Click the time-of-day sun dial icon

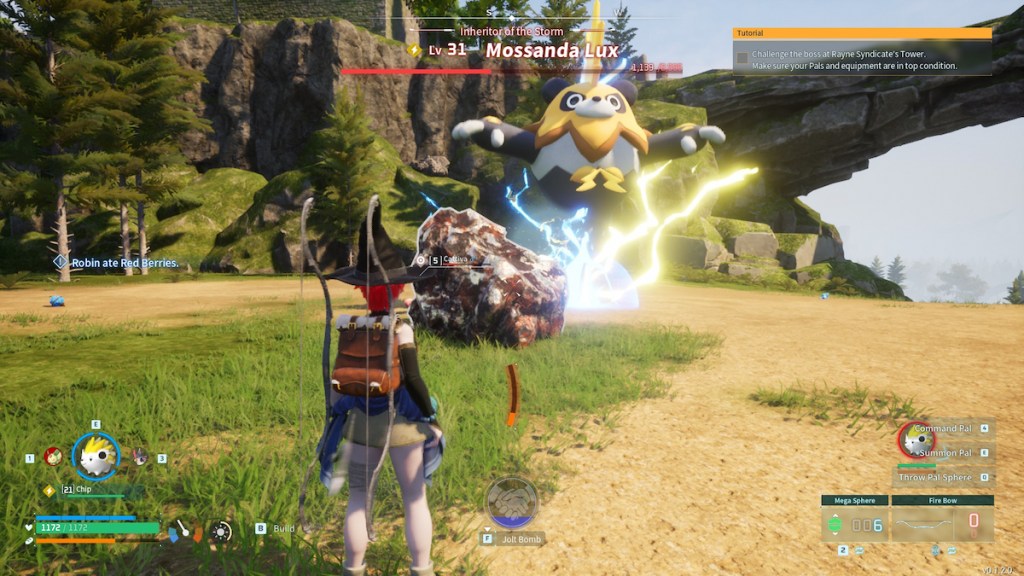(x=221, y=531)
